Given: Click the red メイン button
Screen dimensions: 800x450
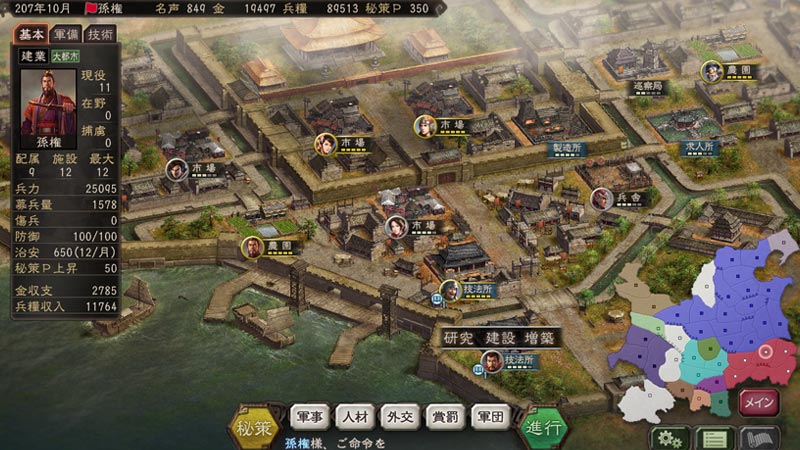Looking at the screenshot, I should tap(758, 401).
